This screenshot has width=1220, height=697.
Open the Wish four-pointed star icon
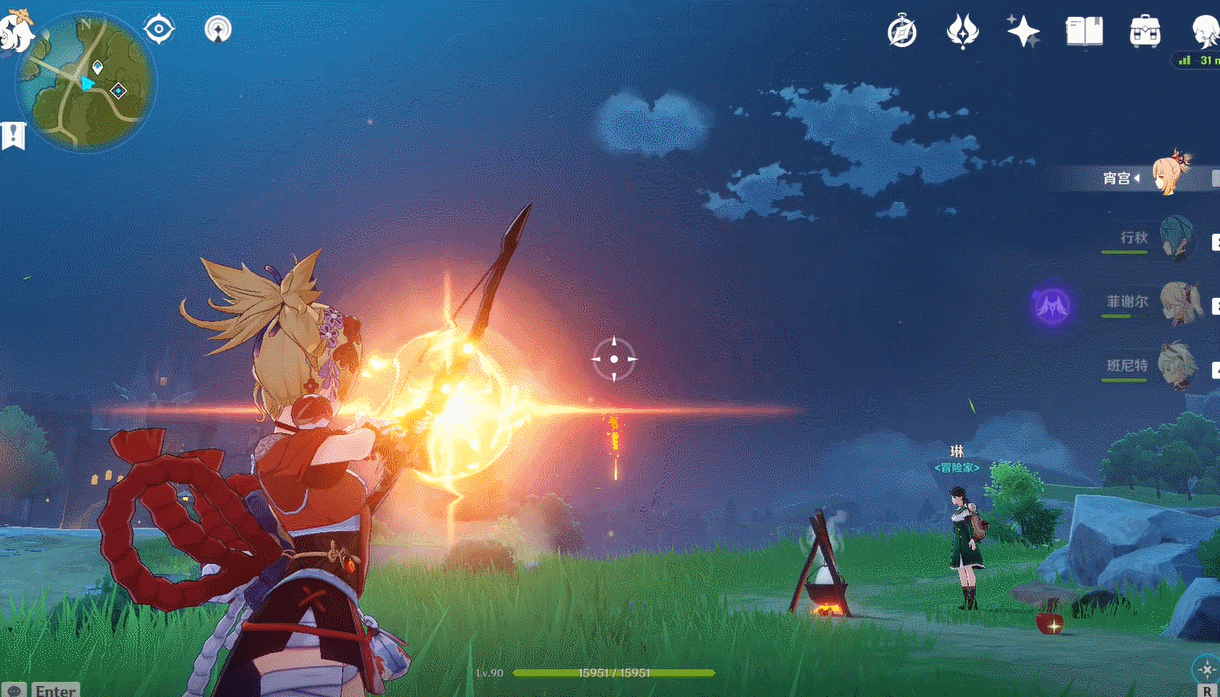coord(1023,32)
